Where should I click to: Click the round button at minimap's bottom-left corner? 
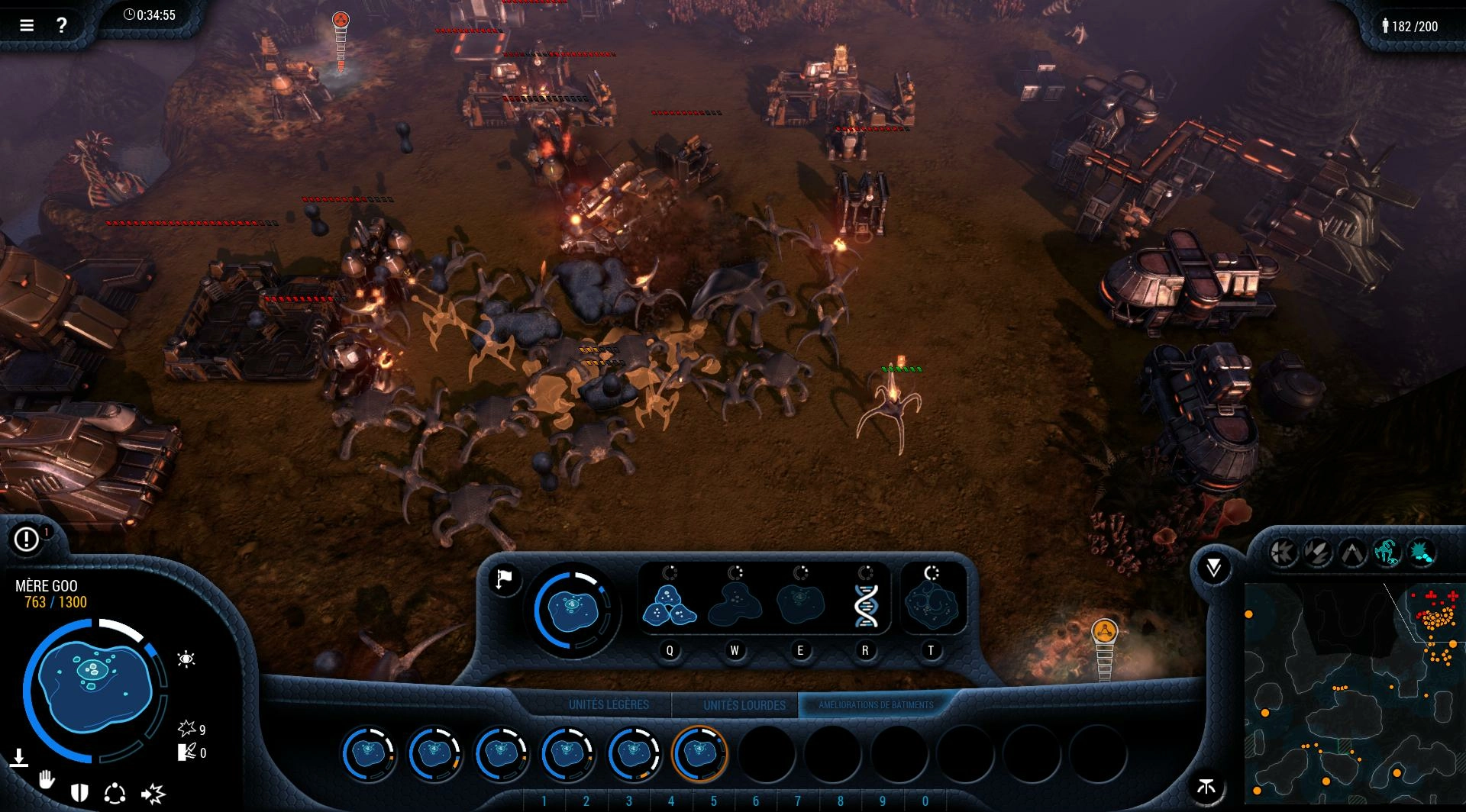point(1206,787)
